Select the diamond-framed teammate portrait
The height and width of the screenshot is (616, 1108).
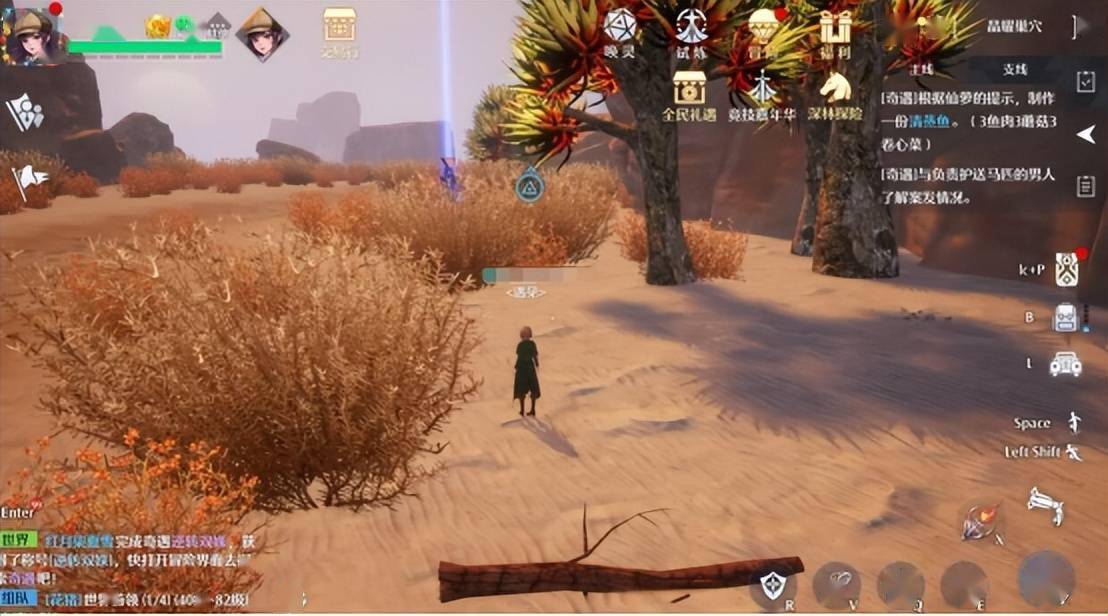262,34
